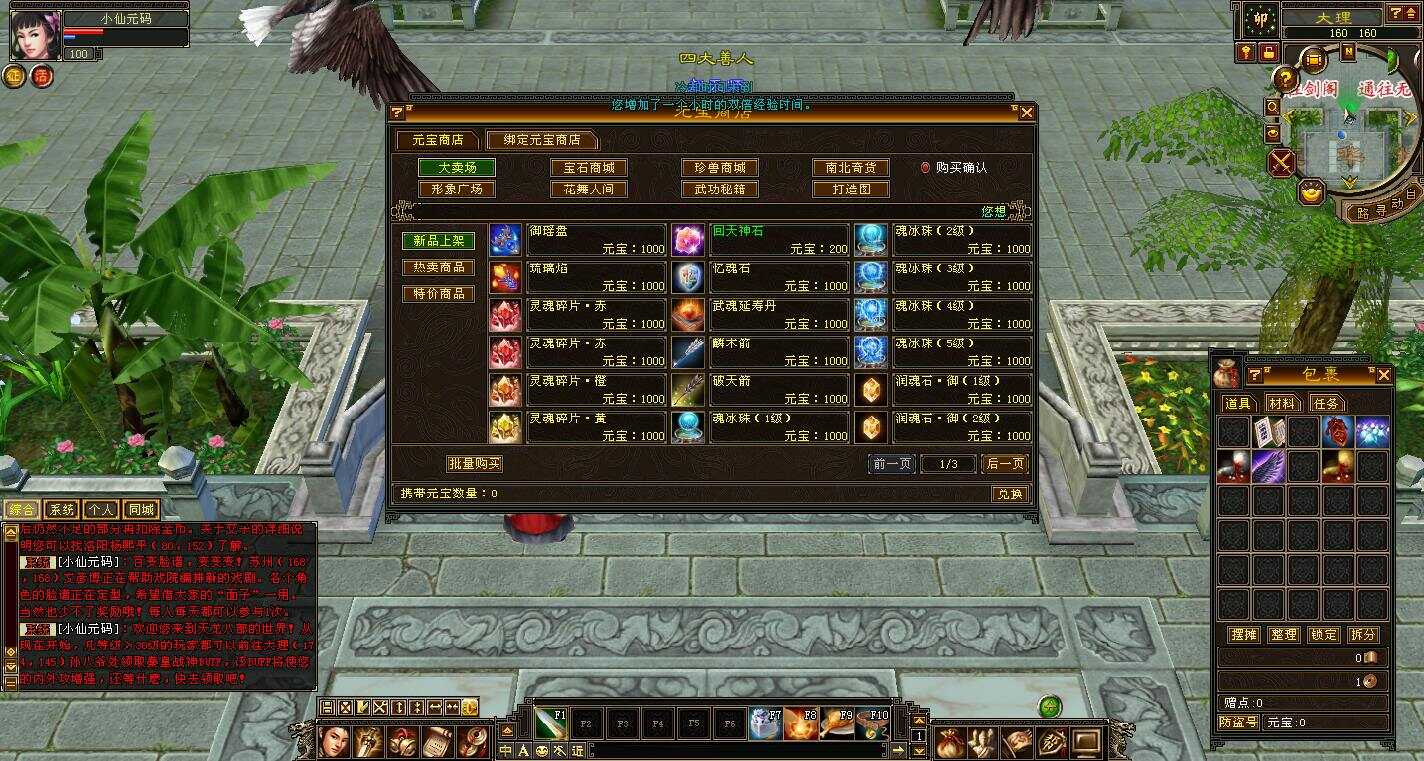
Task: Close the 元宝商店 shop window
Action: [1026, 113]
